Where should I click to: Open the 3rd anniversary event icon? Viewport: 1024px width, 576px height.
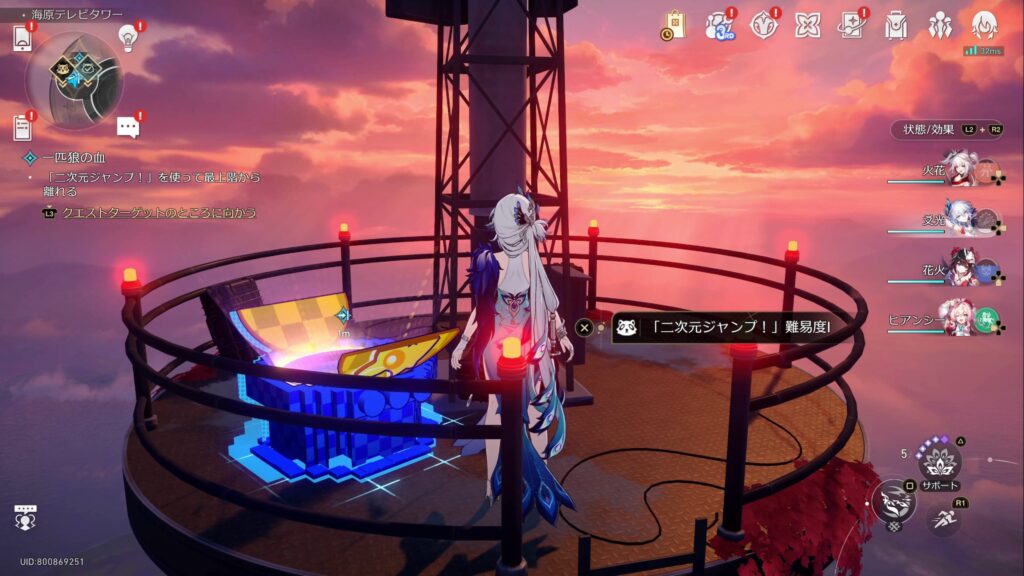point(719,25)
